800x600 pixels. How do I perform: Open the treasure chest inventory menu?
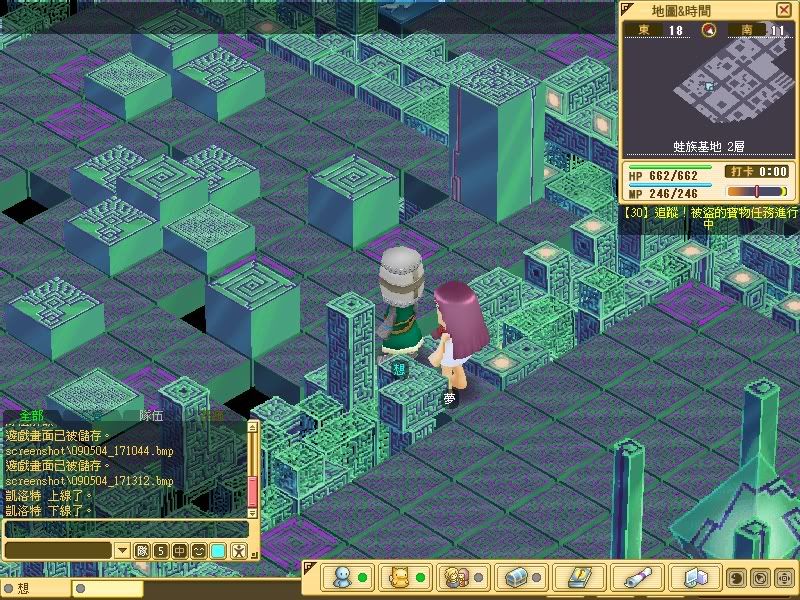[517, 578]
